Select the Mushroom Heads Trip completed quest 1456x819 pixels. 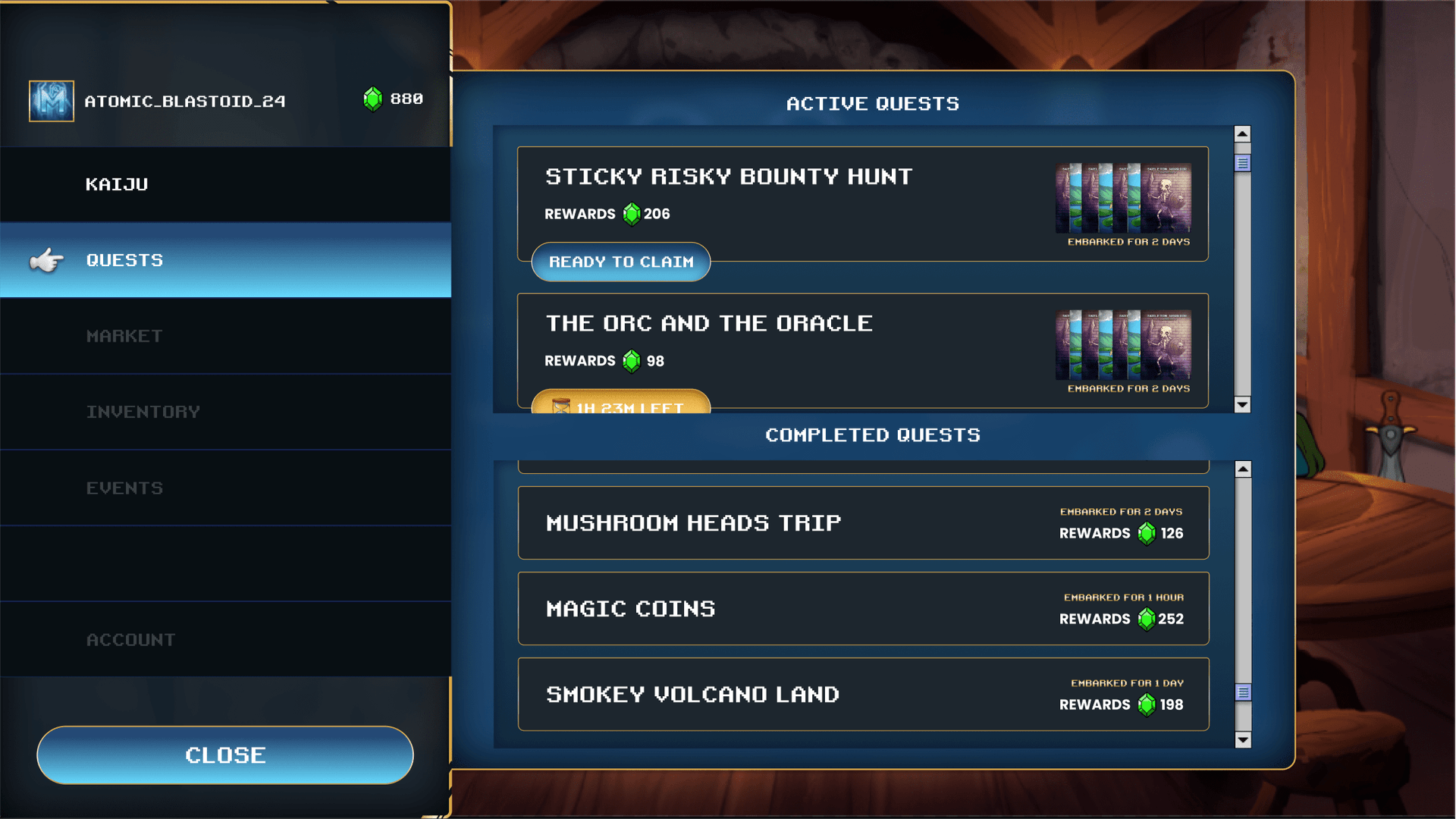click(x=863, y=523)
